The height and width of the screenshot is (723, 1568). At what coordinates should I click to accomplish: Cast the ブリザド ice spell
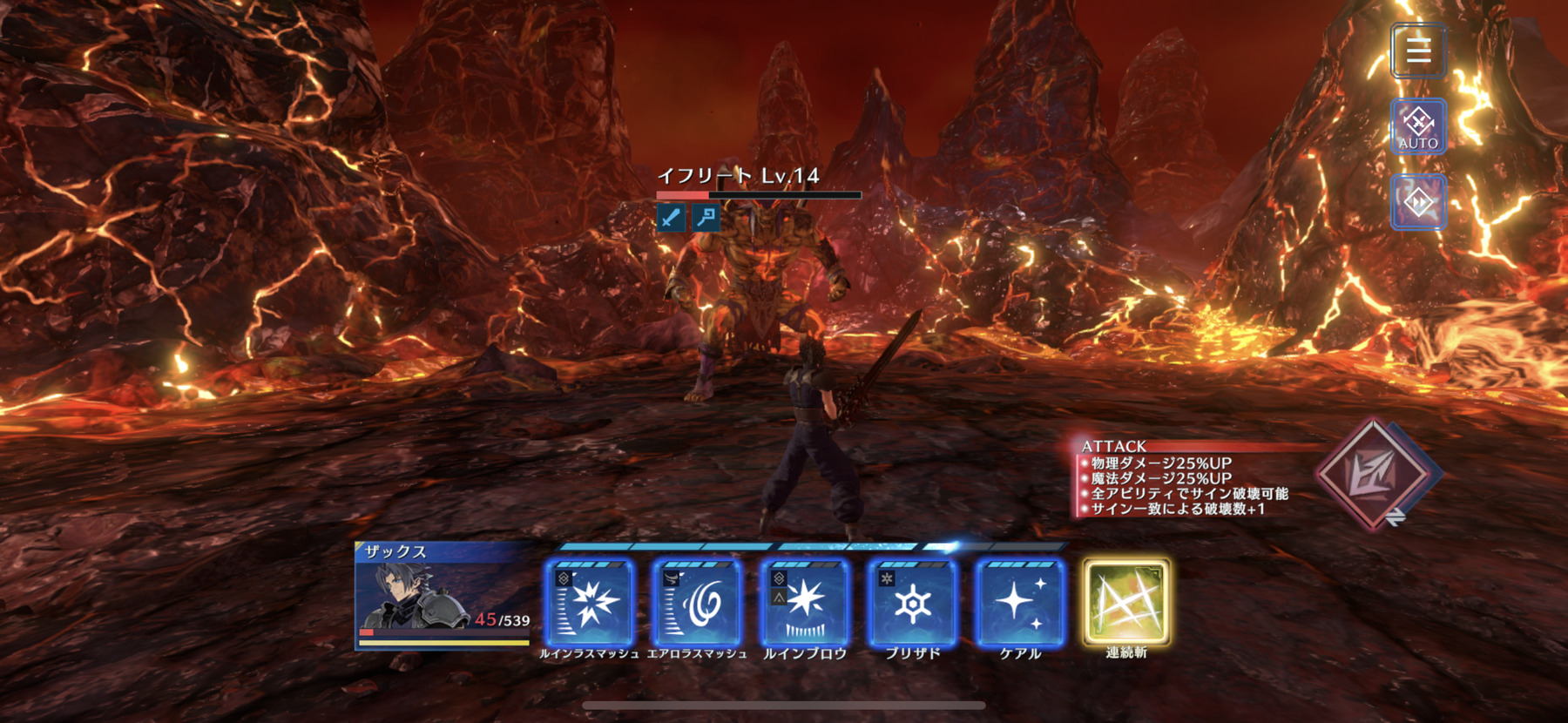click(x=912, y=603)
